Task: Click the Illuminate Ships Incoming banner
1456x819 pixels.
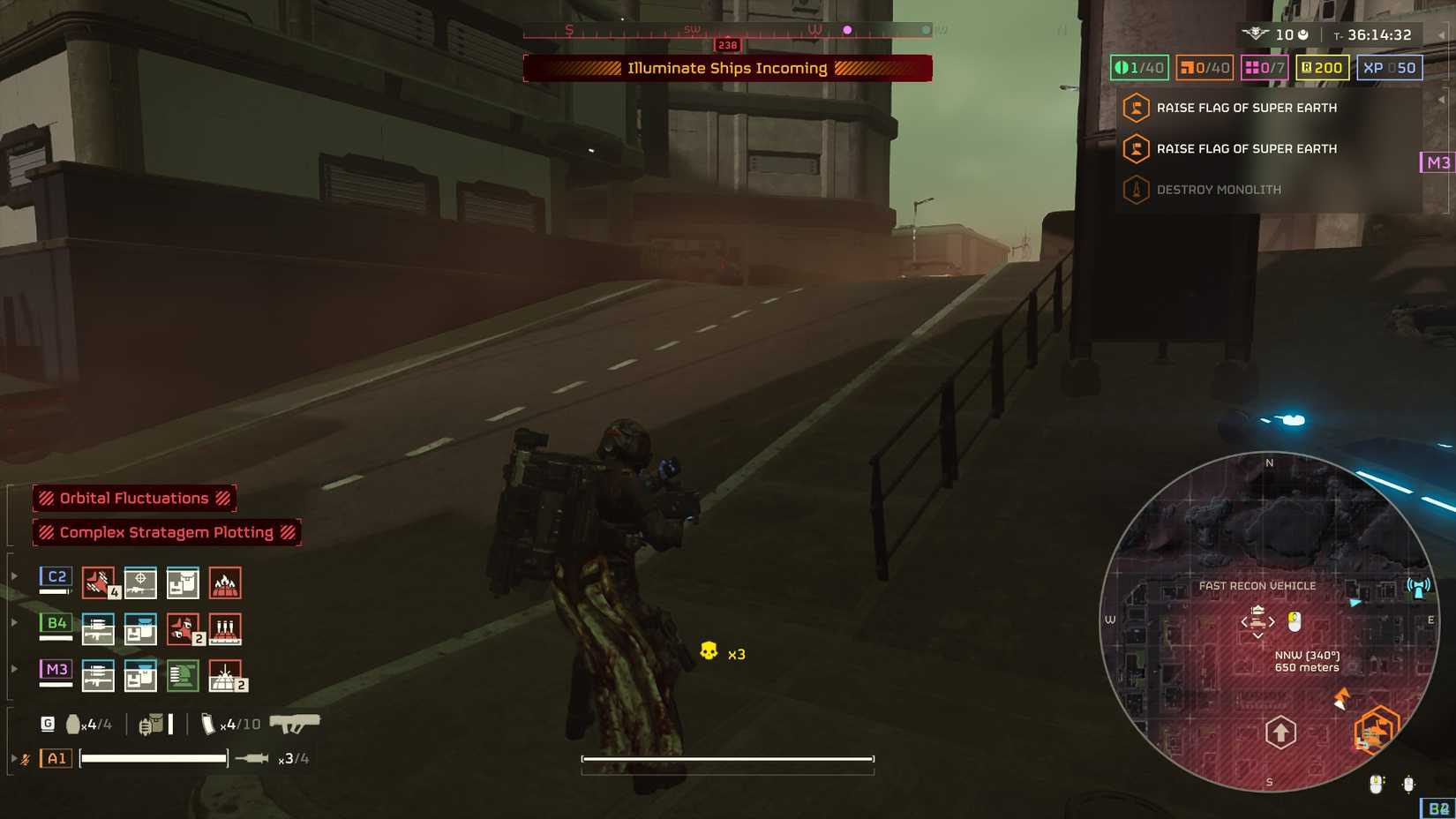Action: pyautogui.click(x=728, y=68)
